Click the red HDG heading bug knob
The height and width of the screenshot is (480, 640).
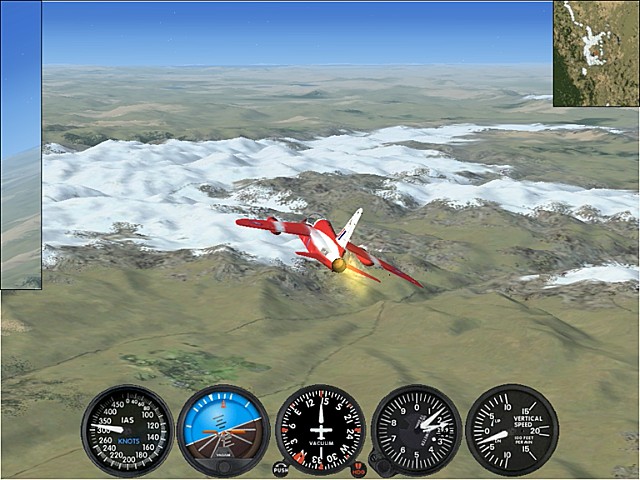(359, 468)
